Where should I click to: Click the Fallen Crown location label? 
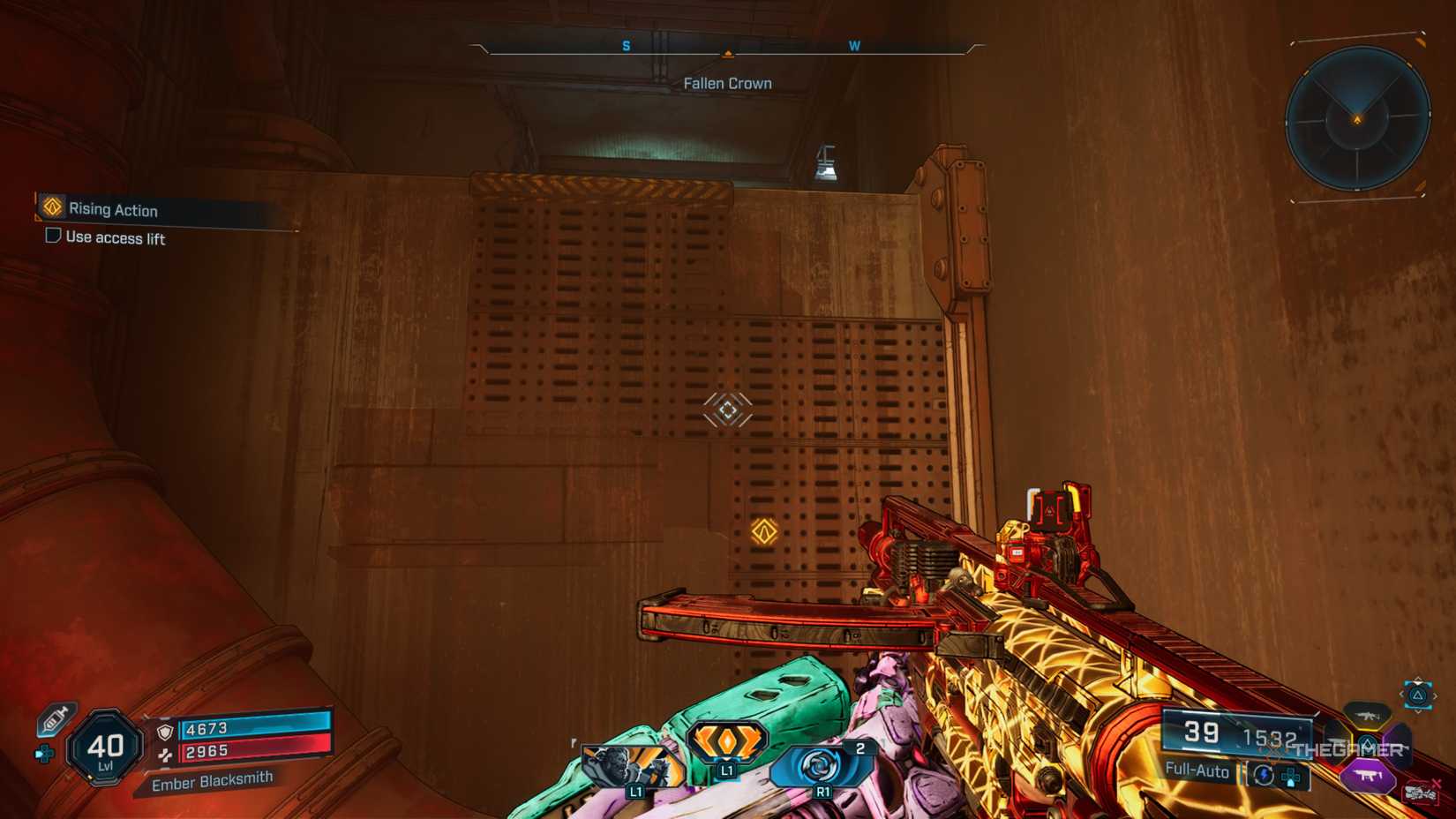(x=727, y=84)
